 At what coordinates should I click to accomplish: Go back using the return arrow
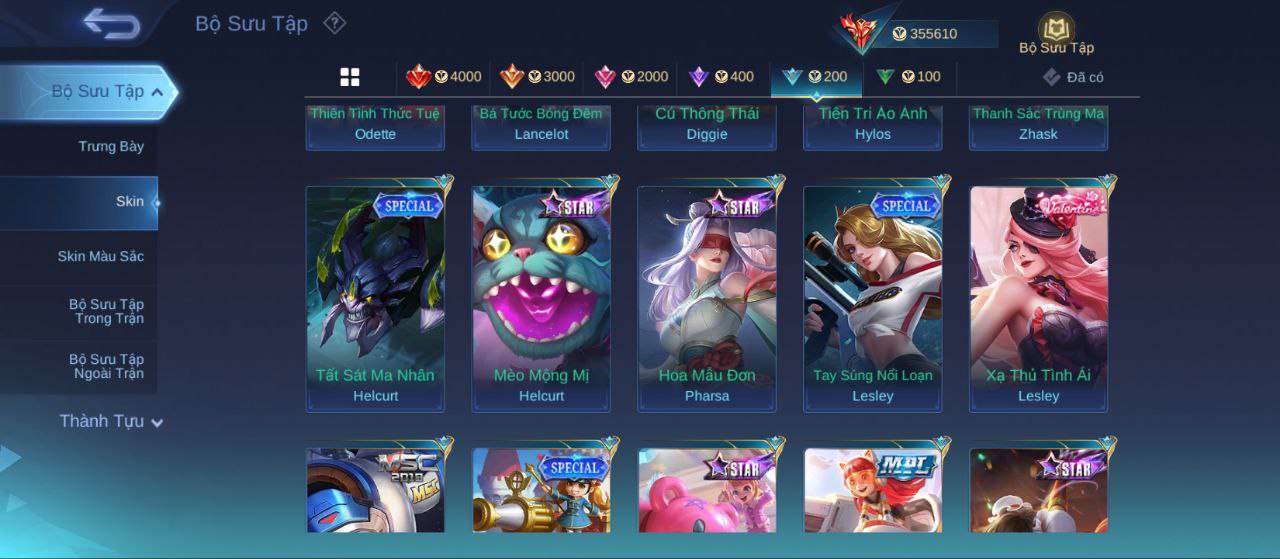[111, 23]
